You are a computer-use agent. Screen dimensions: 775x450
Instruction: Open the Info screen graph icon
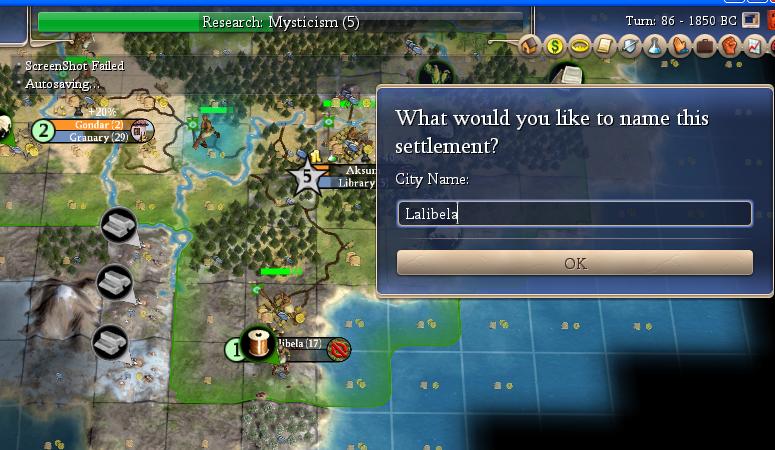pos(753,45)
